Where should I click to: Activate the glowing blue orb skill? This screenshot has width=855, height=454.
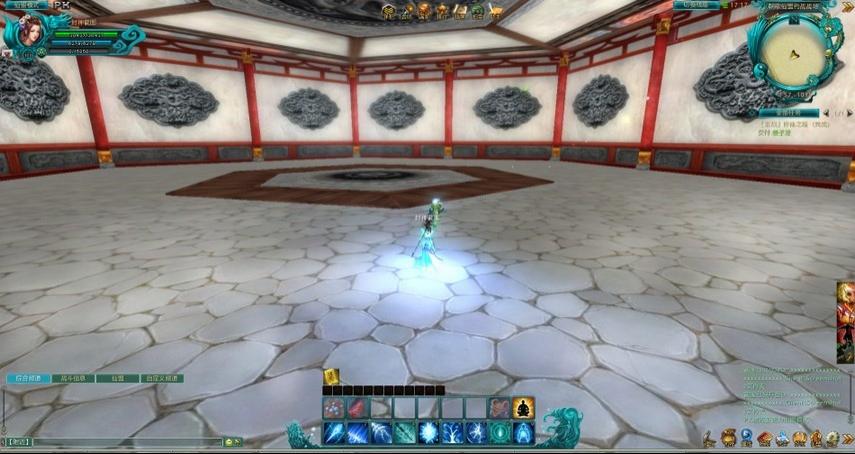[428, 432]
